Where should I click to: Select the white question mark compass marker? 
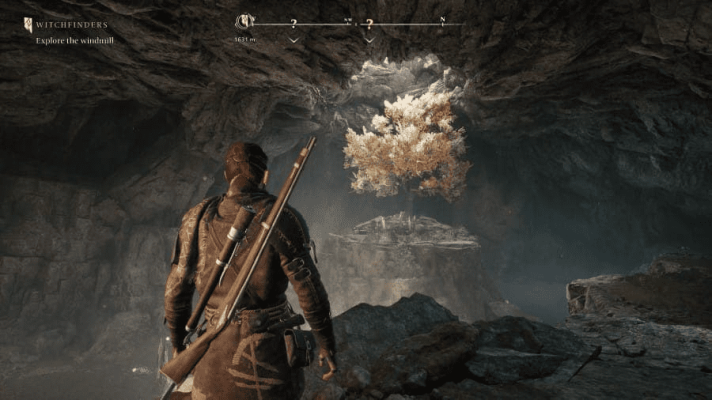[x=294, y=23]
